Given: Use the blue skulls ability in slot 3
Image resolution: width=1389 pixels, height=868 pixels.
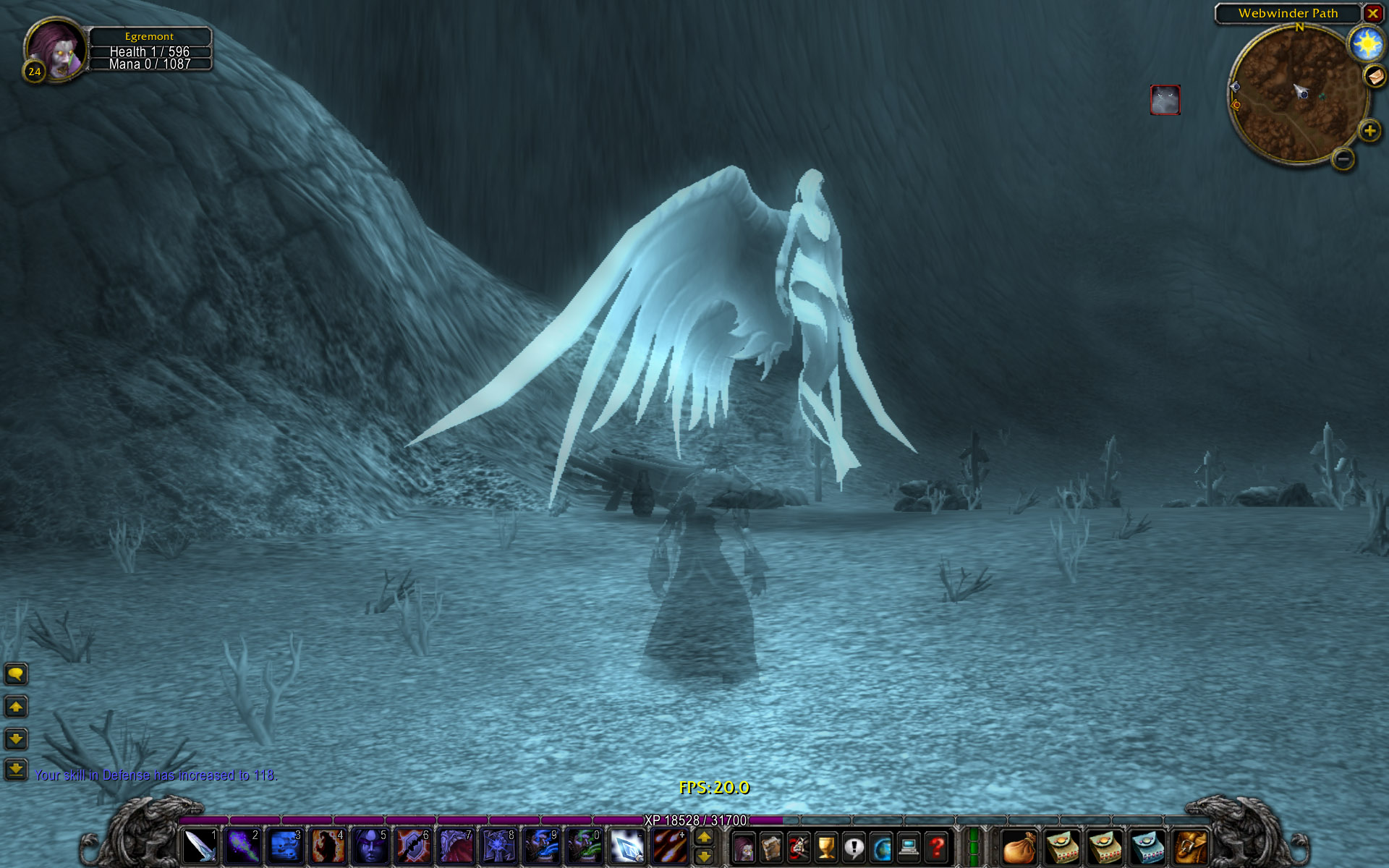Looking at the screenshot, I should tap(284, 846).
